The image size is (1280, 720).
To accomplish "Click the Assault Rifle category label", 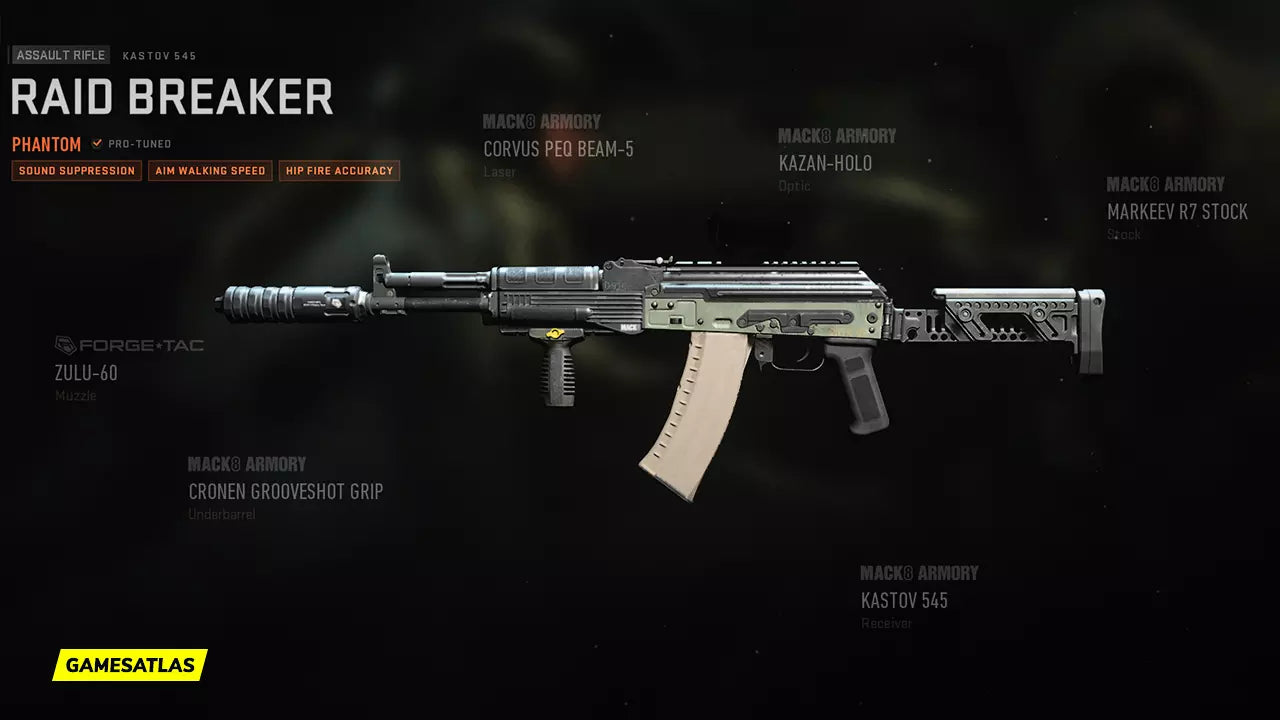I will [x=61, y=56].
